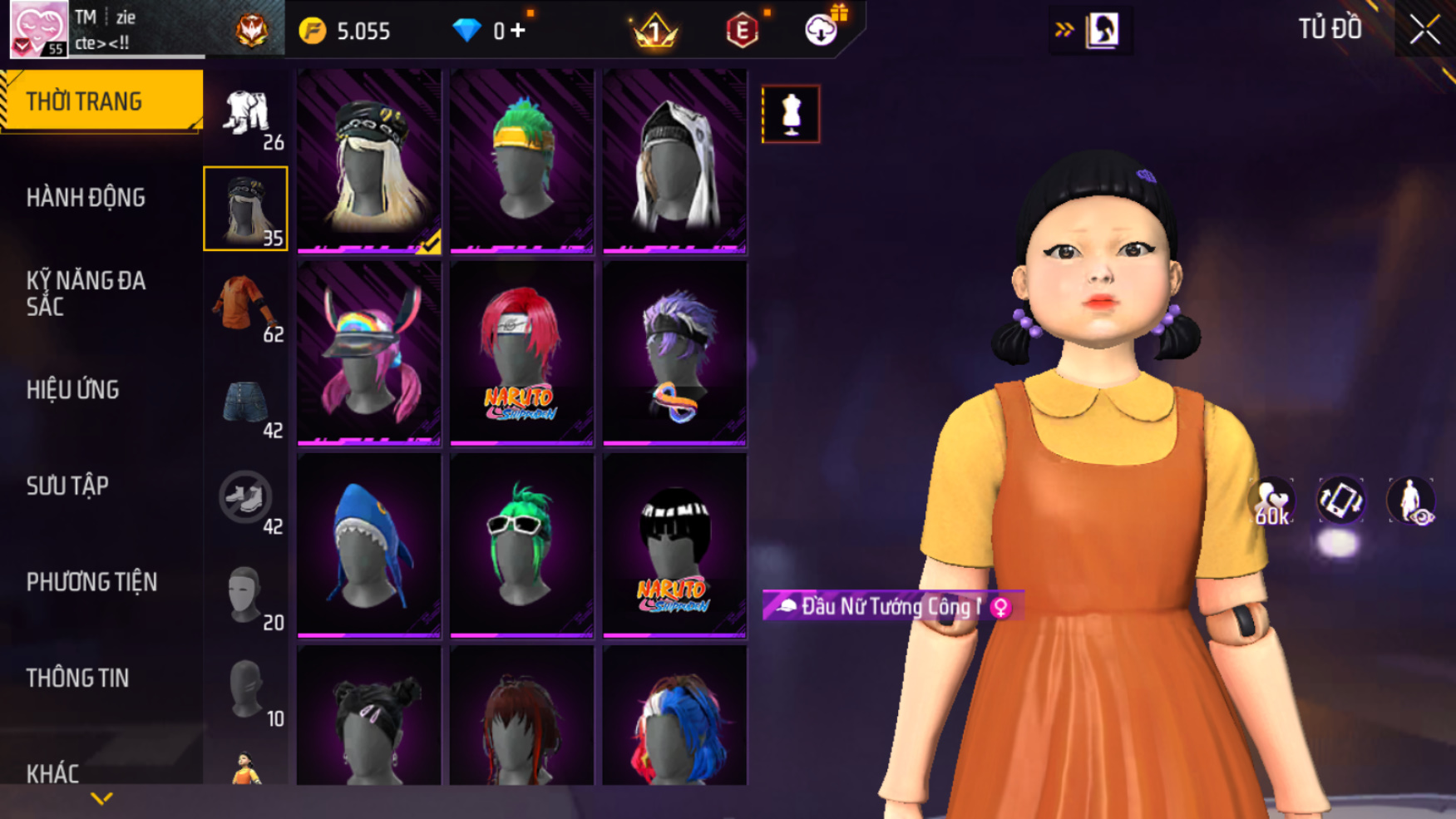Open the shoes category tab
Image resolution: width=1456 pixels, height=819 pixels.
(x=245, y=499)
